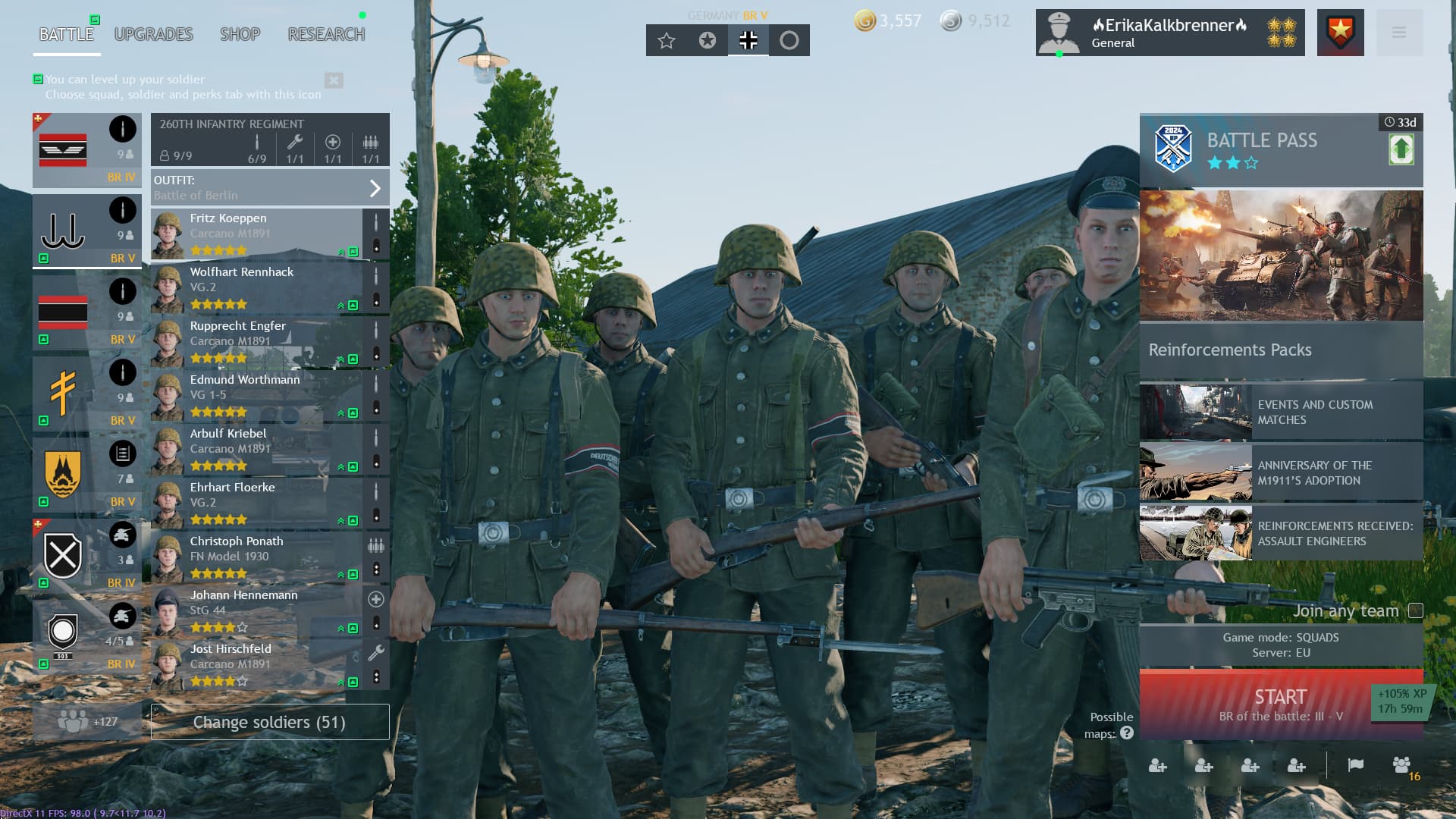Open ErikaKalkbrenner's player profile
Screen dimensions: 1456x819
pos(1169,33)
